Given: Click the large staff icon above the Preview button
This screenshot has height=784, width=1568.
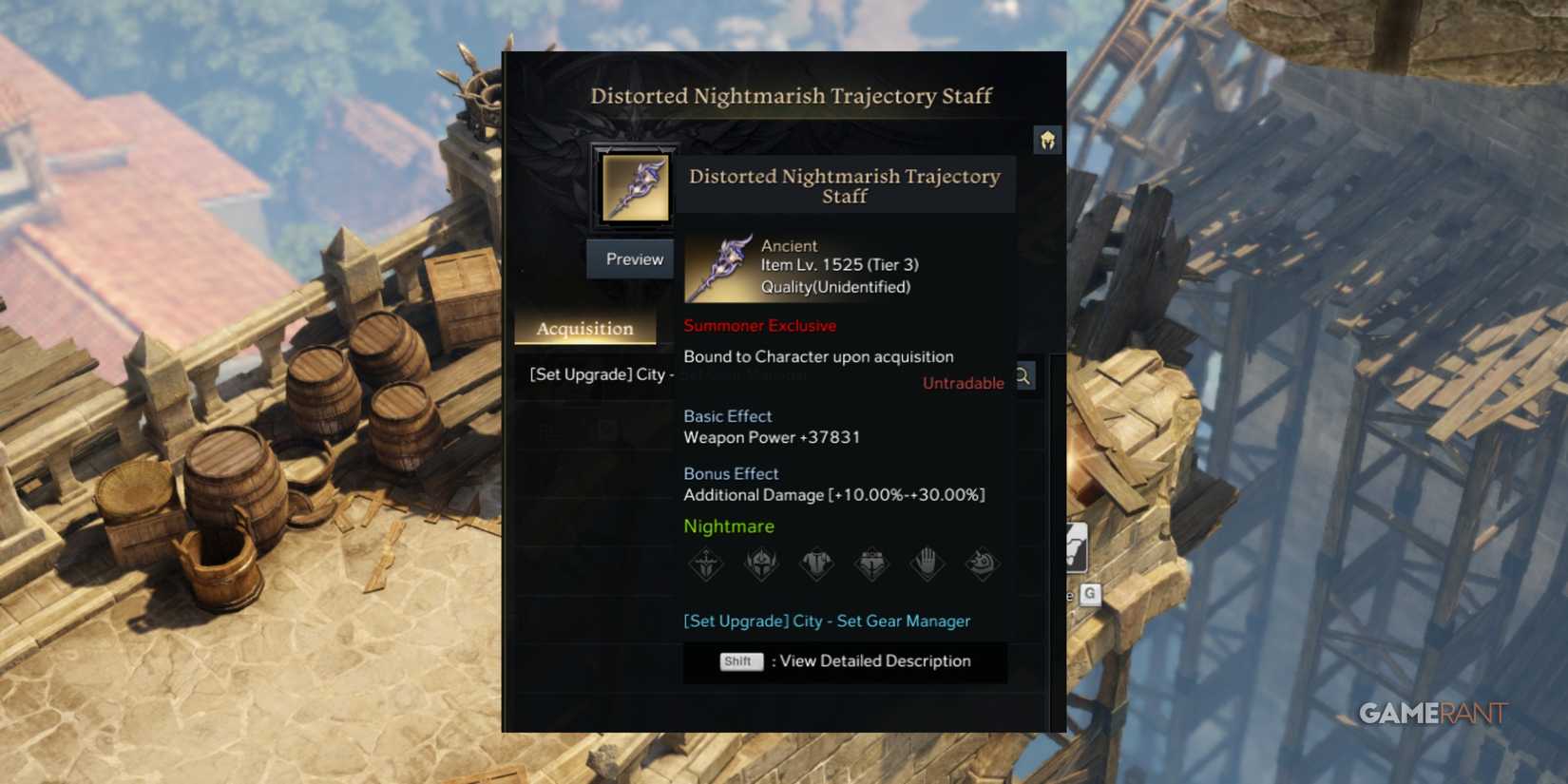Looking at the screenshot, I should point(634,188).
